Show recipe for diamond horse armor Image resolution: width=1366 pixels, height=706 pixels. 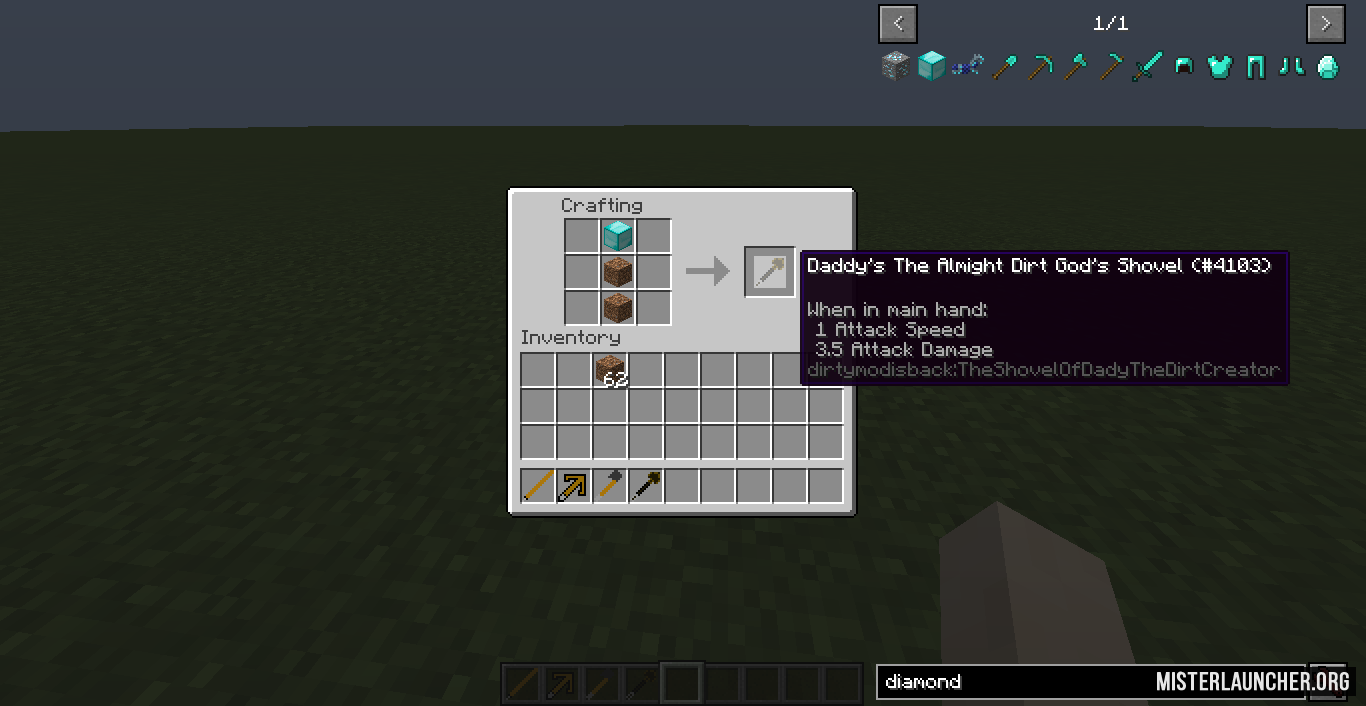967,67
